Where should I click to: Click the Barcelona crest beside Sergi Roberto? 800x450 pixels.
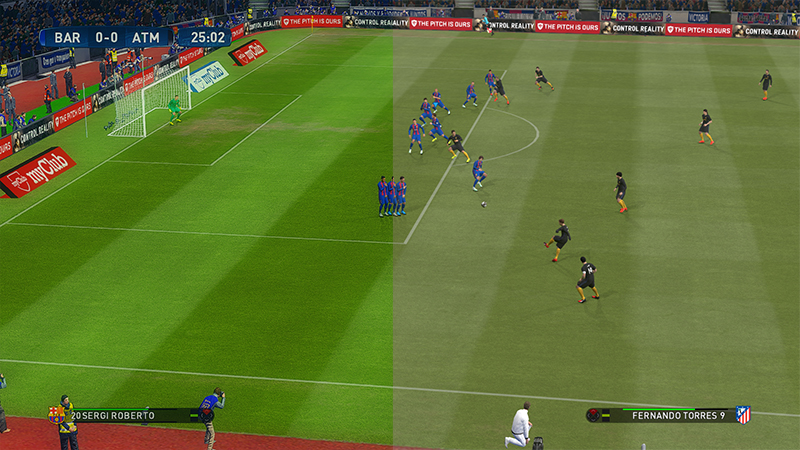click(56, 415)
